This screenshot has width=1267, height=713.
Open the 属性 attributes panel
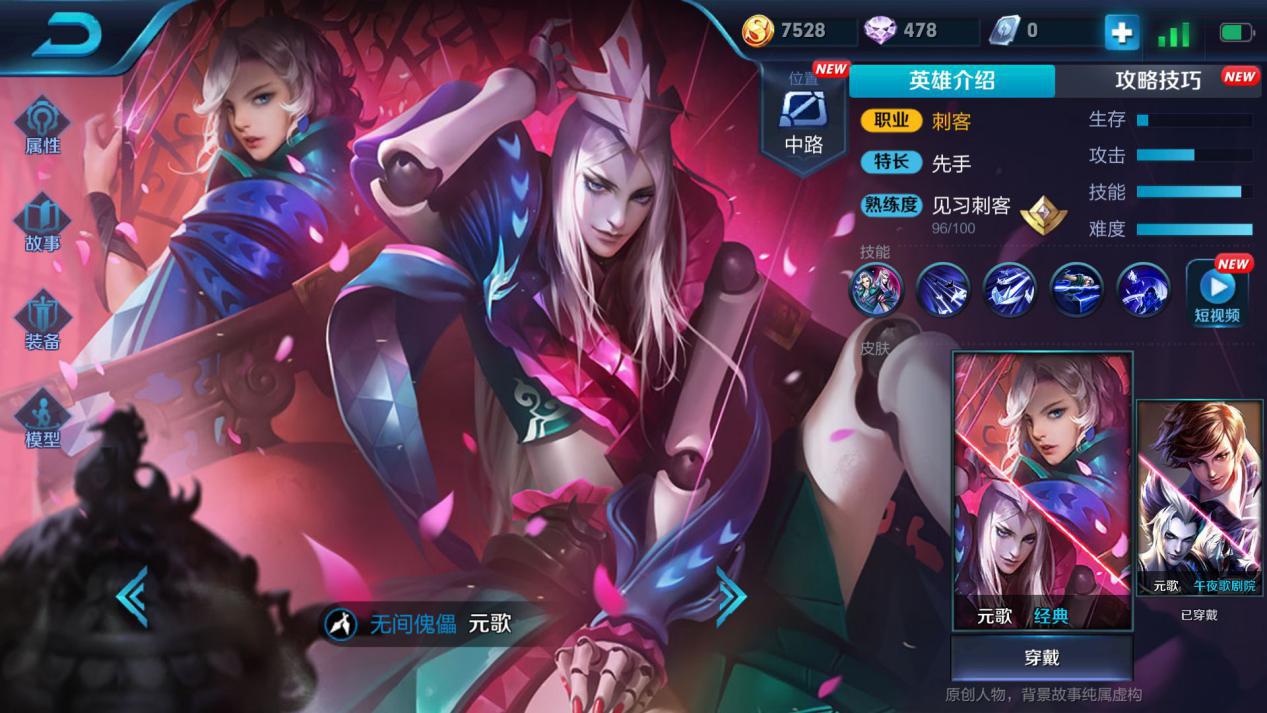point(43,126)
